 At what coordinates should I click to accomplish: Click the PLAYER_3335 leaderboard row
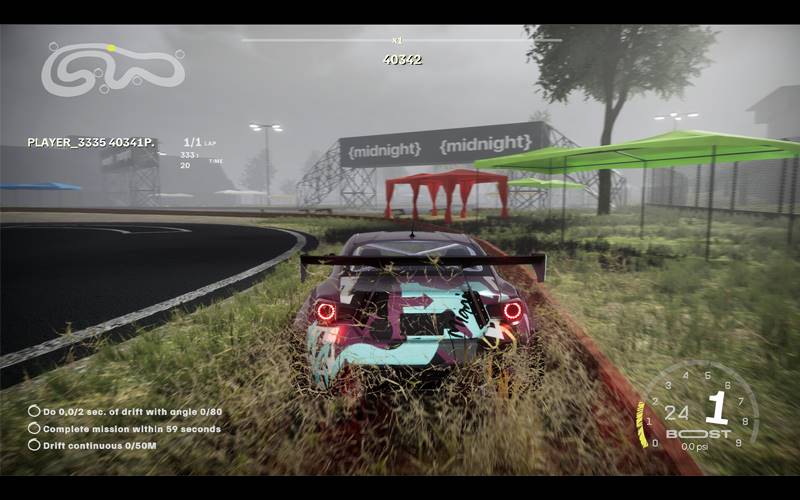(90, 143)
